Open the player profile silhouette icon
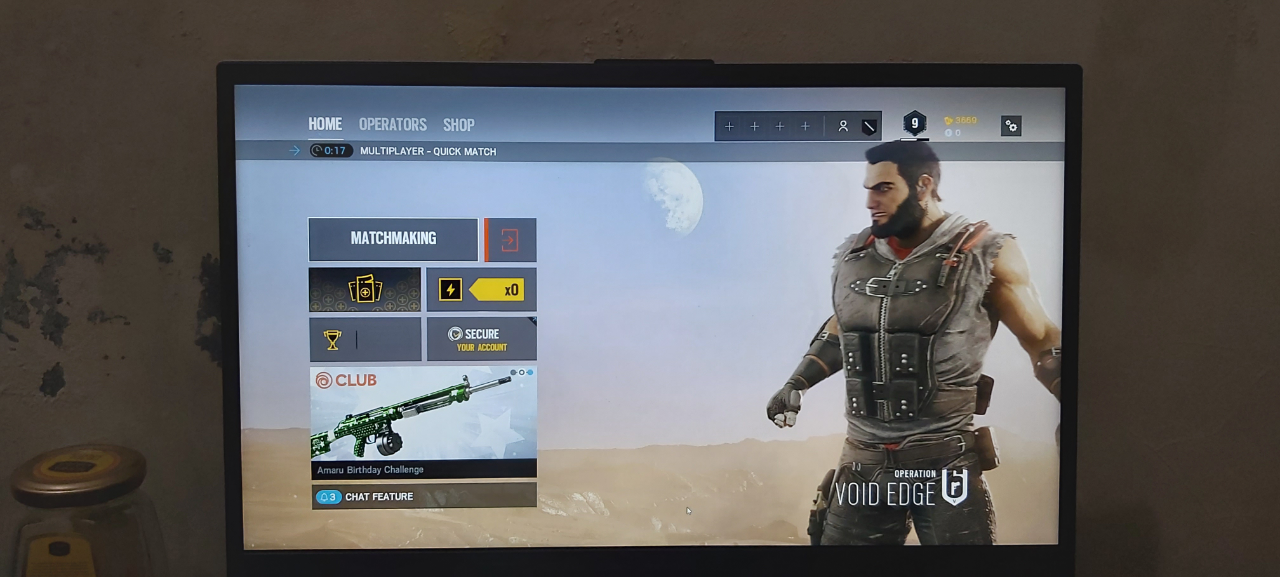 click(843, 126)
